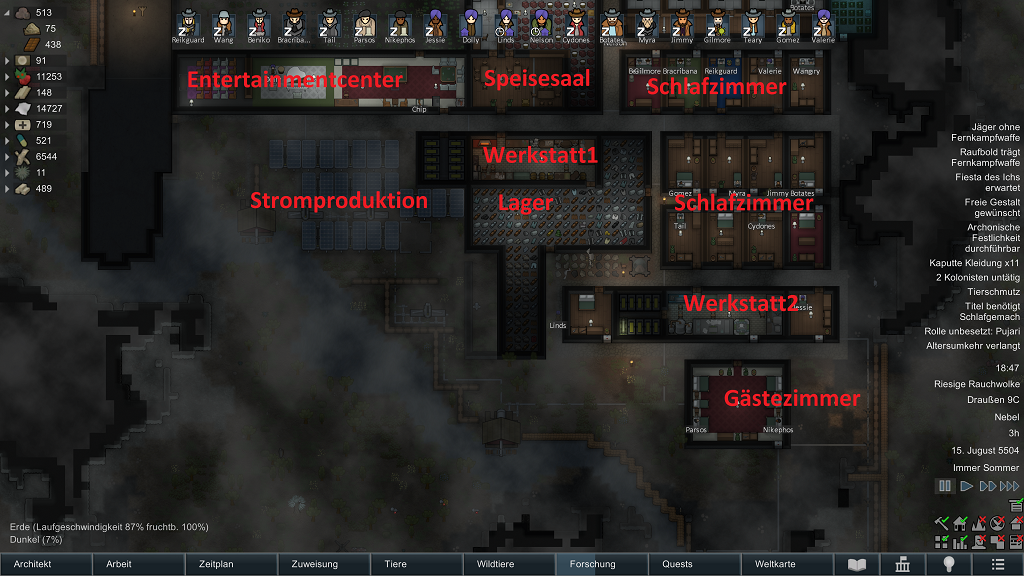Click the lightbulb icon button
The height and width of the screenshot is (576, 1024).
[x=950, y=564]
